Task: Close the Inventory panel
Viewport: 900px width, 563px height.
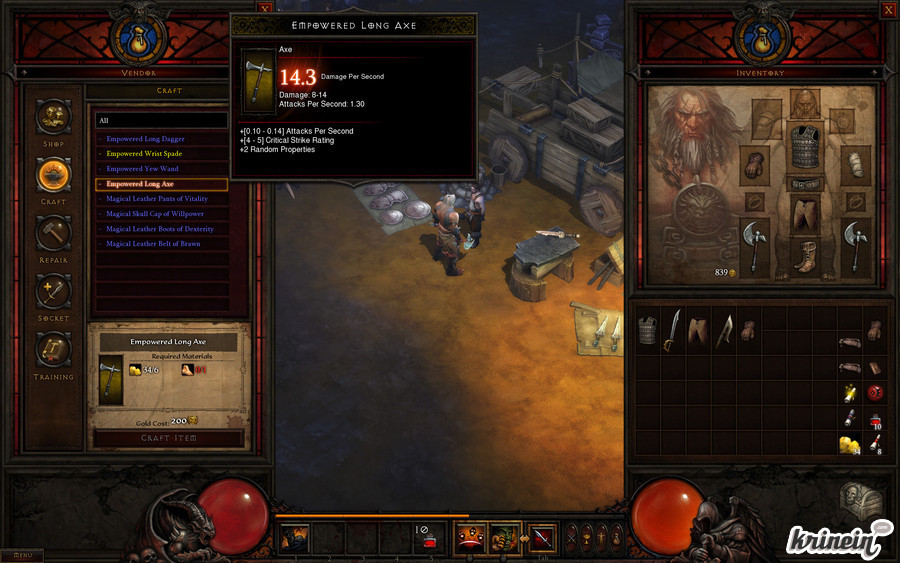Action: click(888, 9)
